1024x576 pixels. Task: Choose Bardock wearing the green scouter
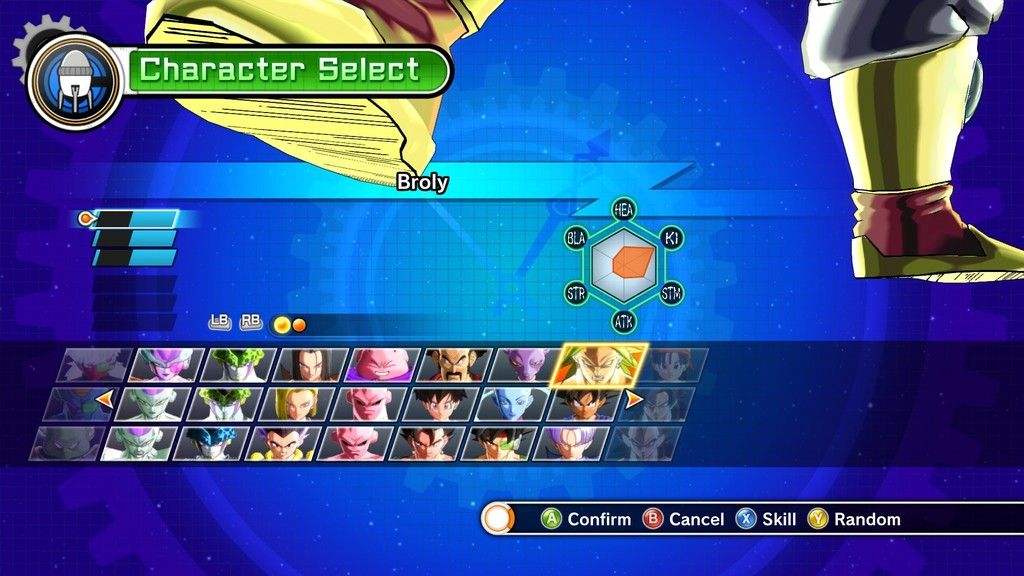(x=497, y=443)
